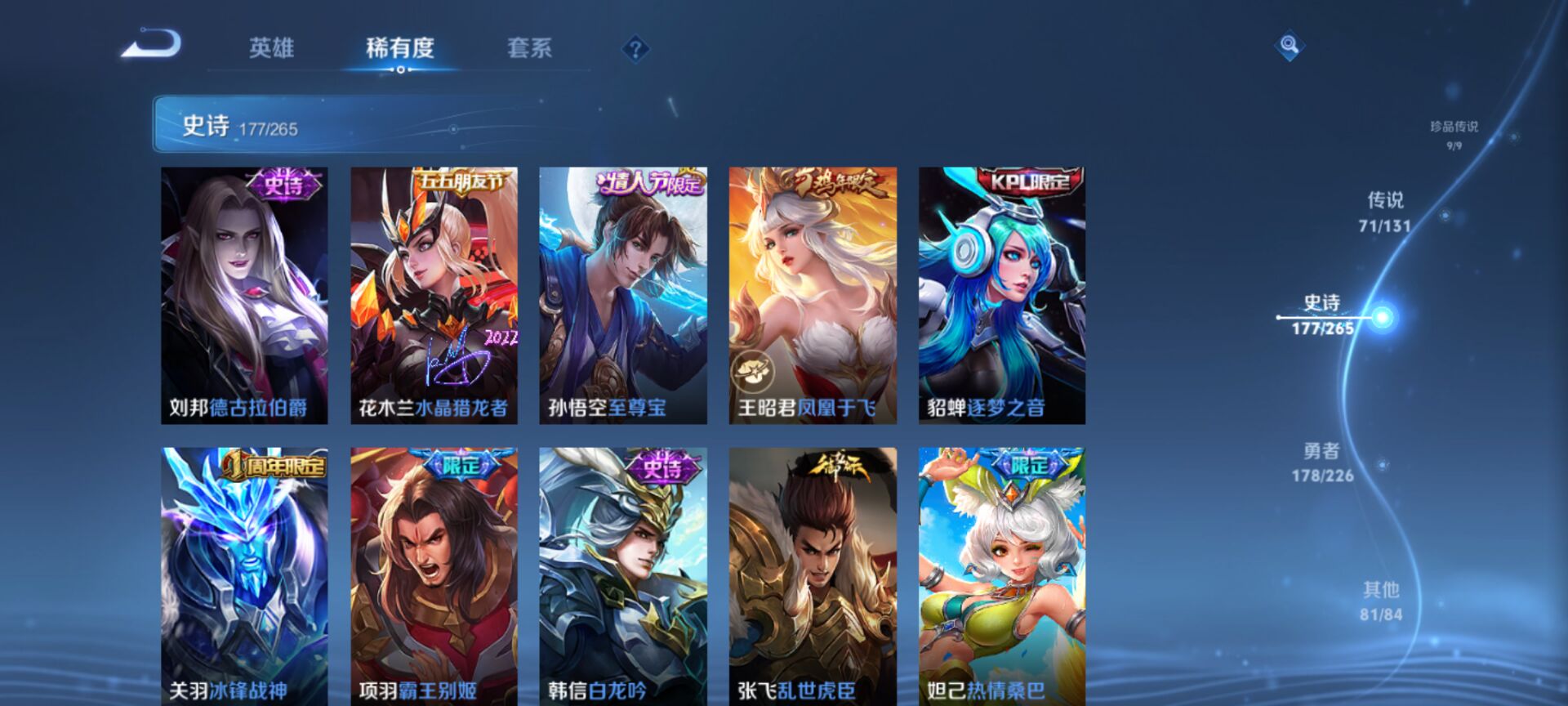Click the 1周年限定 badge on 关羽 skin

coord(275,466)
